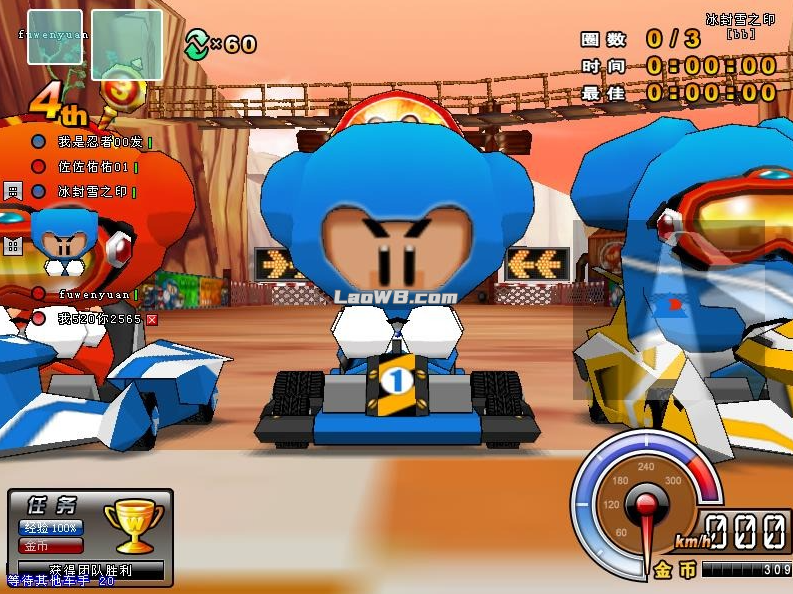This screenshot has width=793, height=594.
Task: Select player fuwenyuan in the ranking list
Action: 94,294
